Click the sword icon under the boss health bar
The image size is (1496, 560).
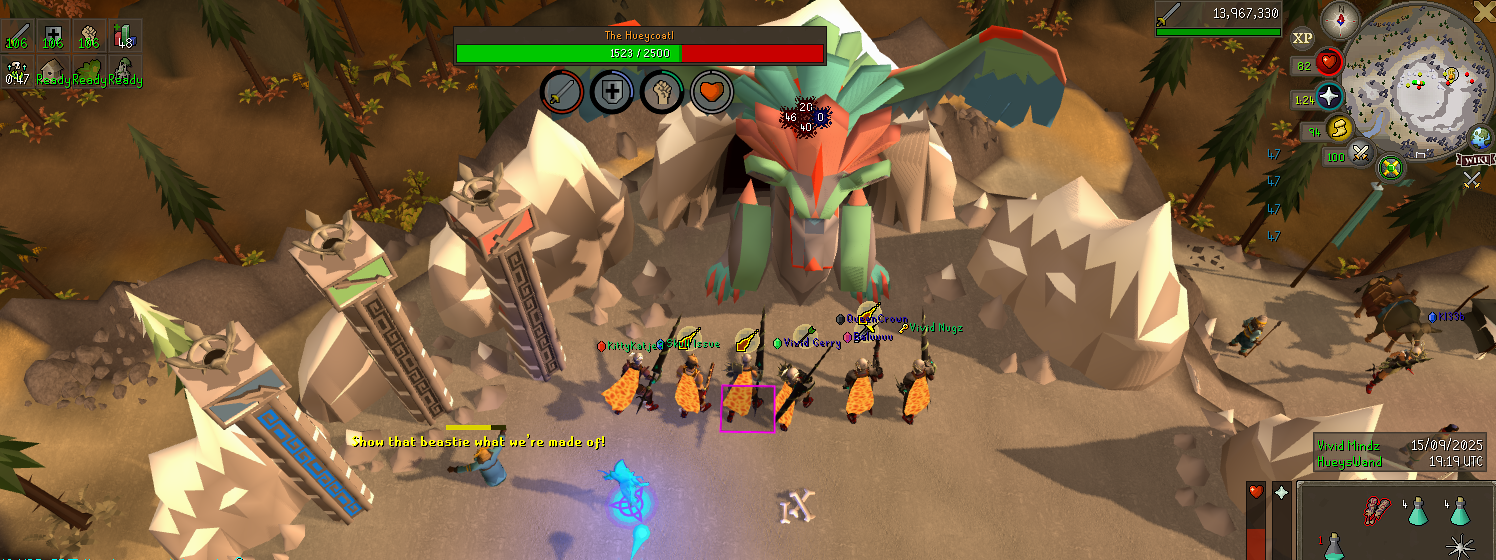(562, 92)
